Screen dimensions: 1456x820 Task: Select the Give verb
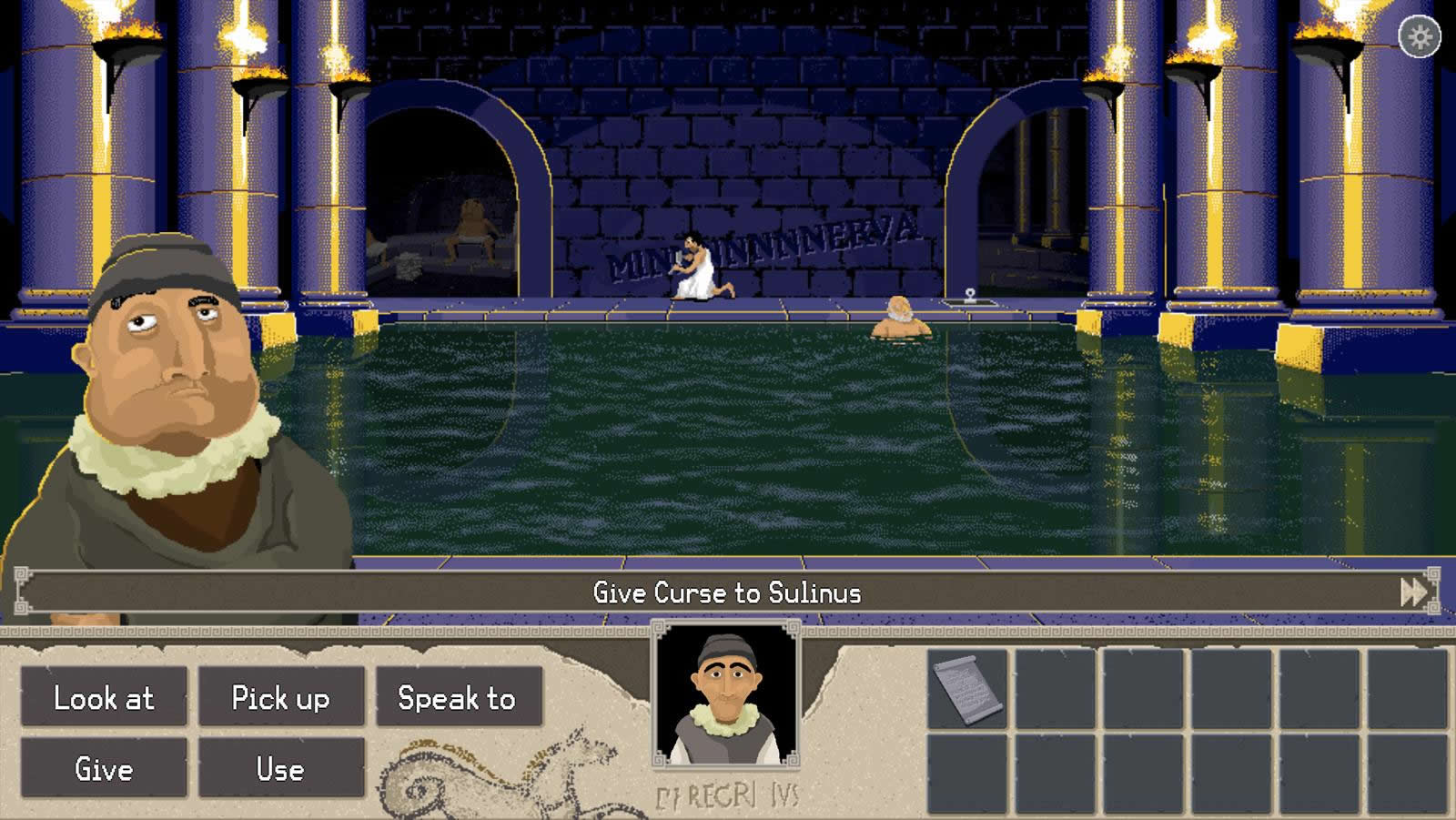(x=104, y=768)
